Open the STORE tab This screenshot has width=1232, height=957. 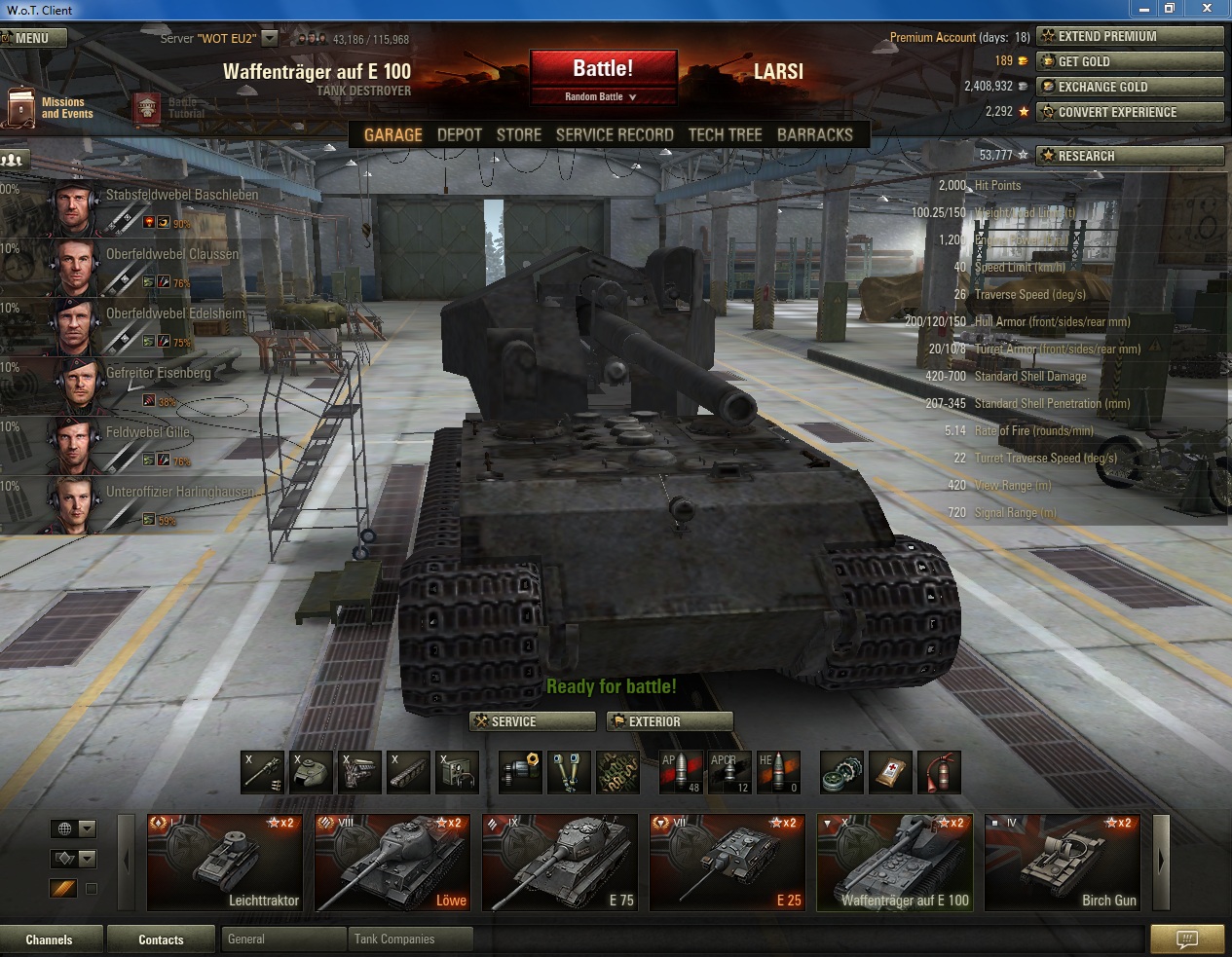coord(519,135)
